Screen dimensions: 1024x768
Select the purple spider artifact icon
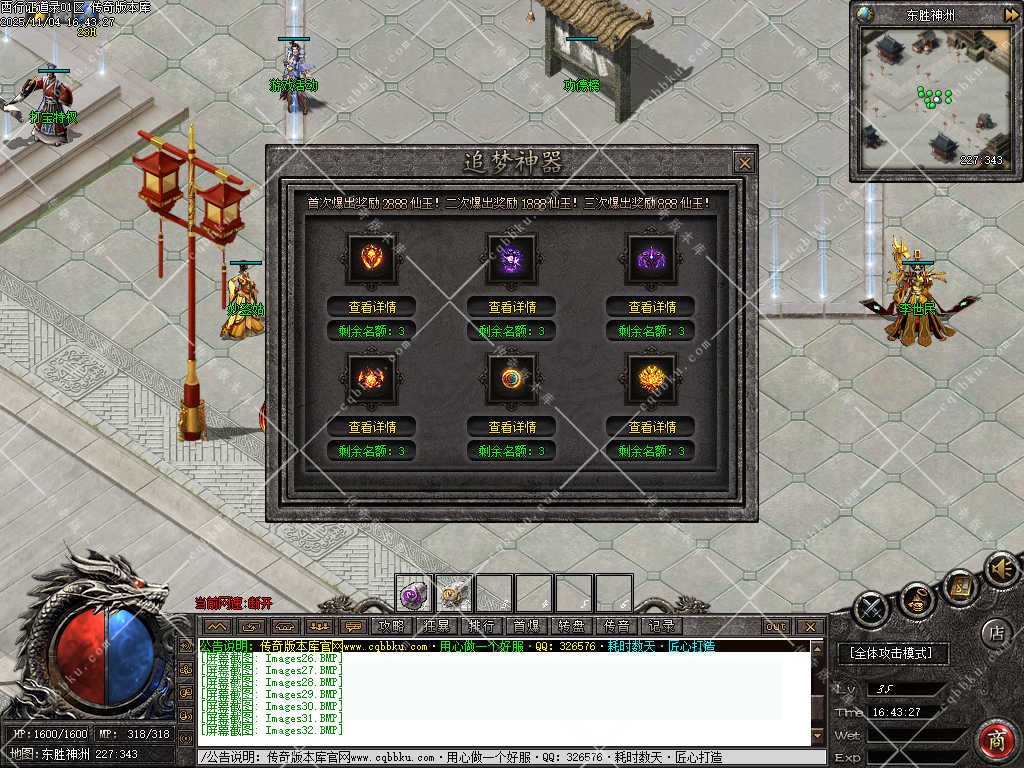(651, 259)
